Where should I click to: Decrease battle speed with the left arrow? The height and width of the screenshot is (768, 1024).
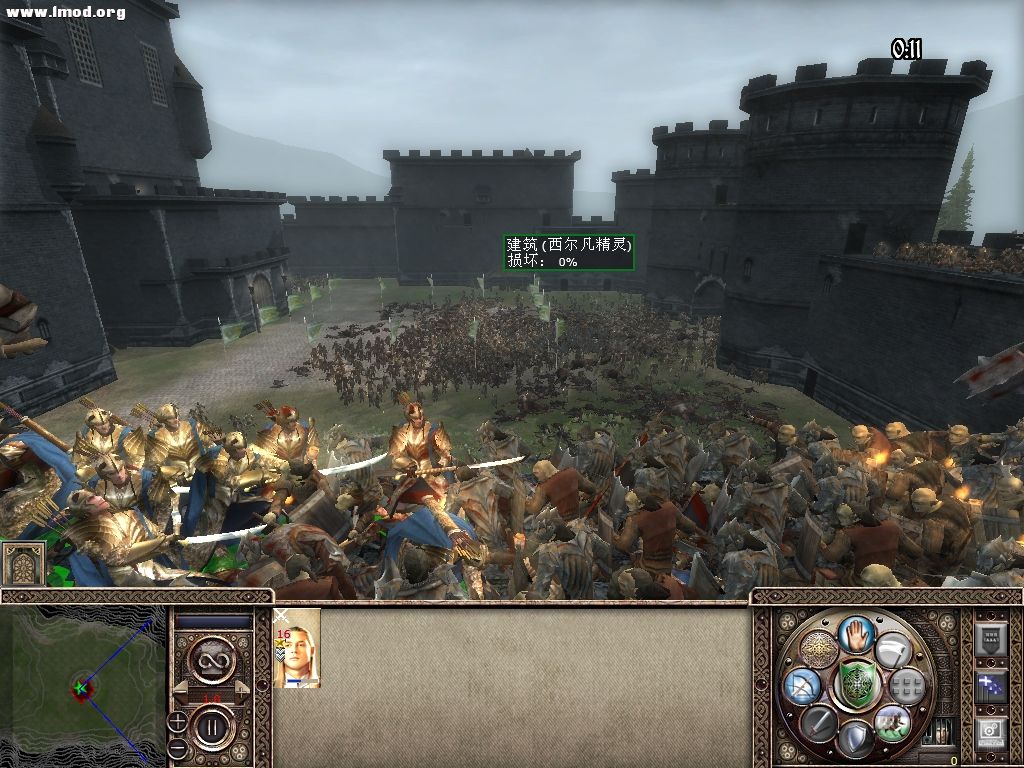click(181, 690)
